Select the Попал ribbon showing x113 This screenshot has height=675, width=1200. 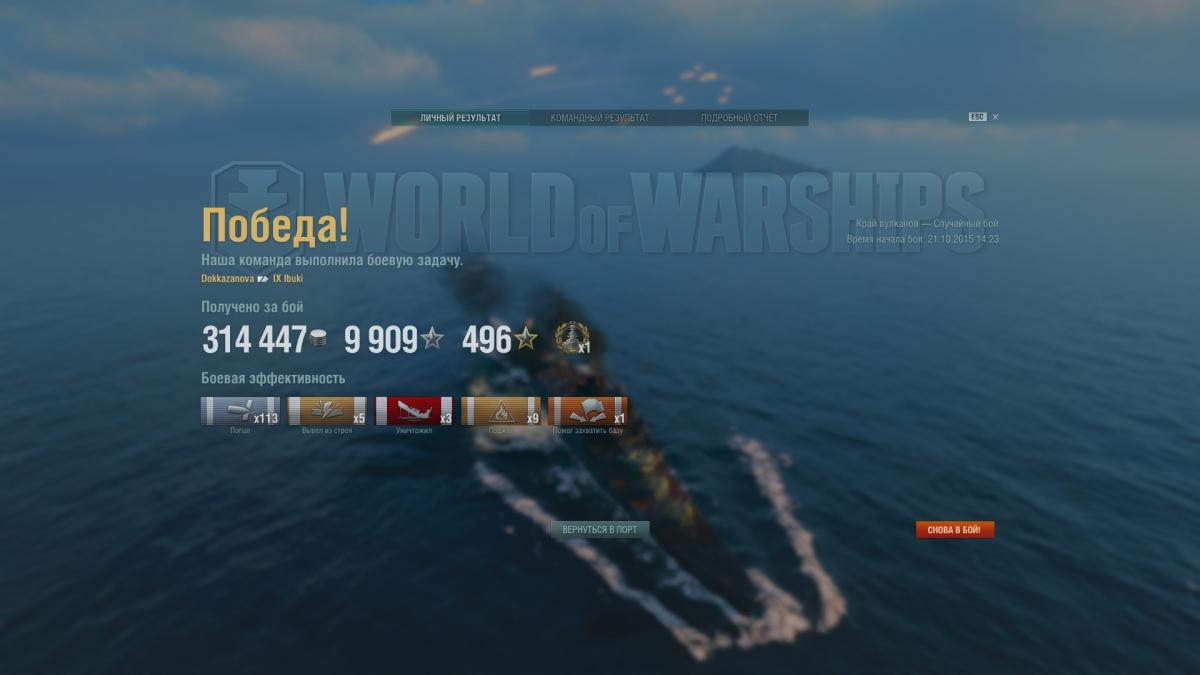[x=240, y=411]
